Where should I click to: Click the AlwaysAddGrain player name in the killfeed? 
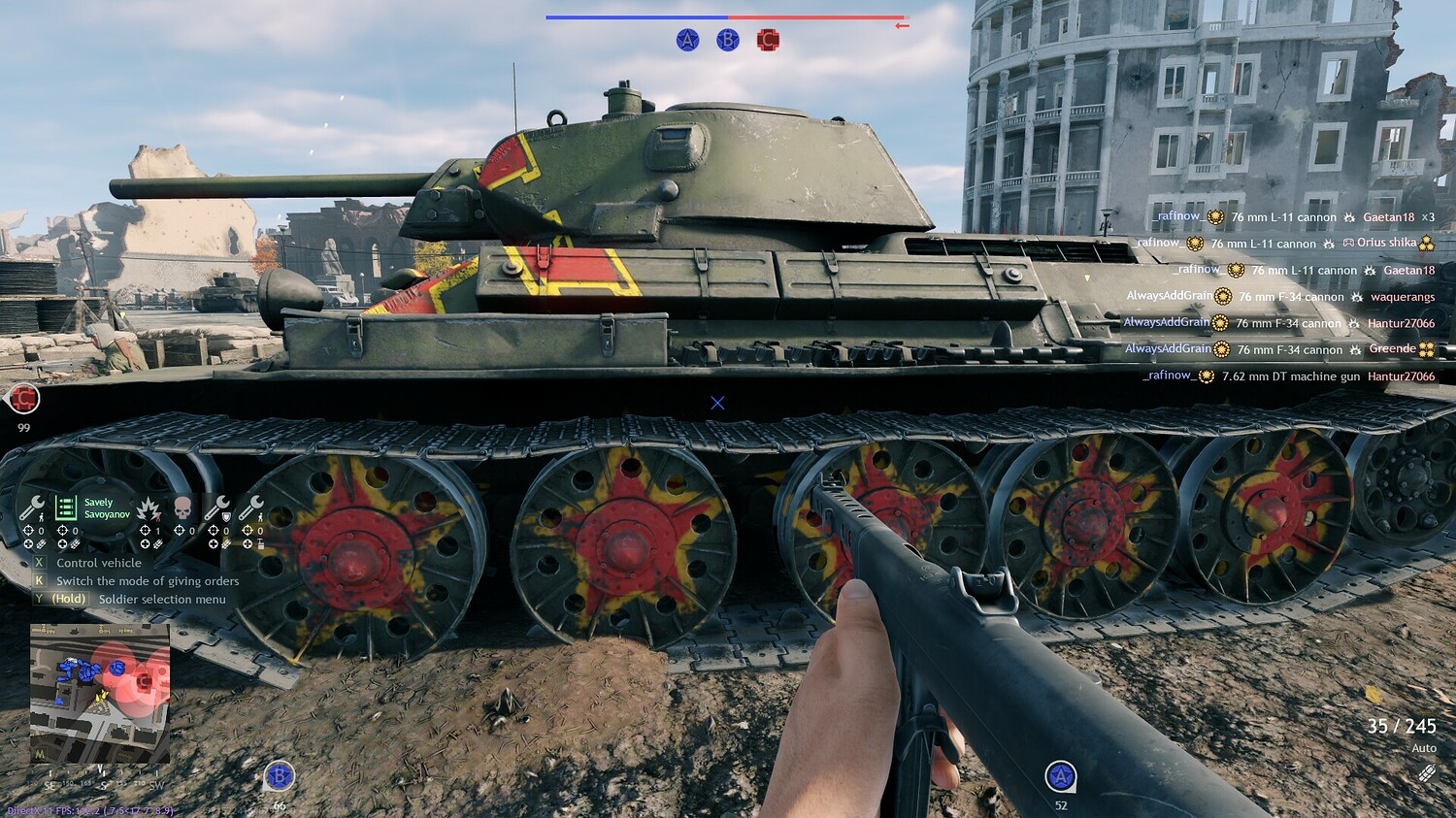tap(1168, 297)
